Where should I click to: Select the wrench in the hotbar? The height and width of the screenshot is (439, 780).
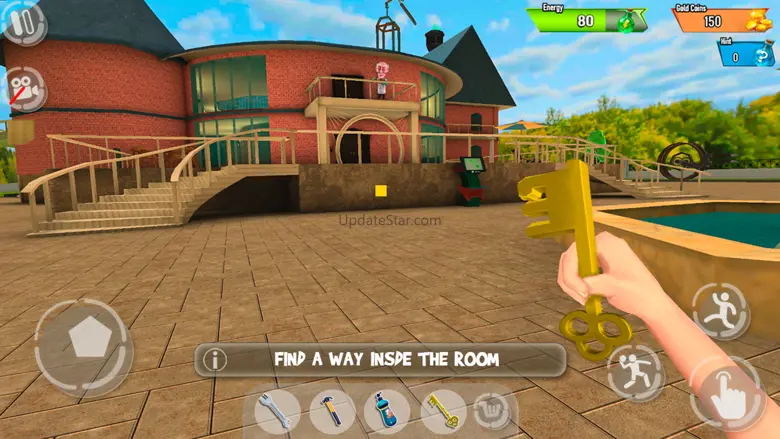(x=277, y=411)
